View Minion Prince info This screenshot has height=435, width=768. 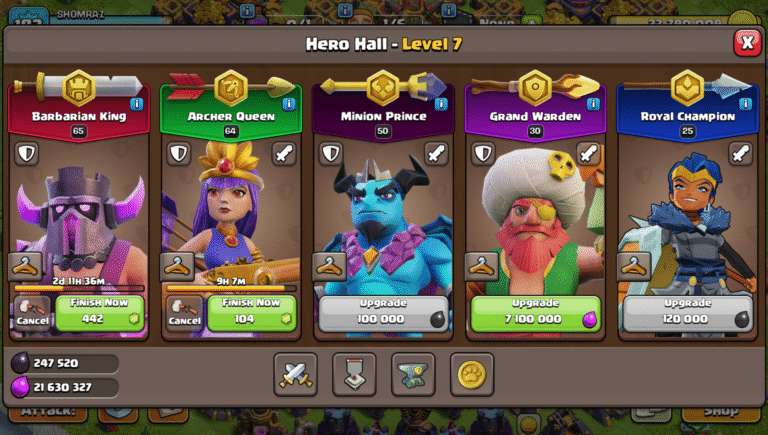pos(440,103)
